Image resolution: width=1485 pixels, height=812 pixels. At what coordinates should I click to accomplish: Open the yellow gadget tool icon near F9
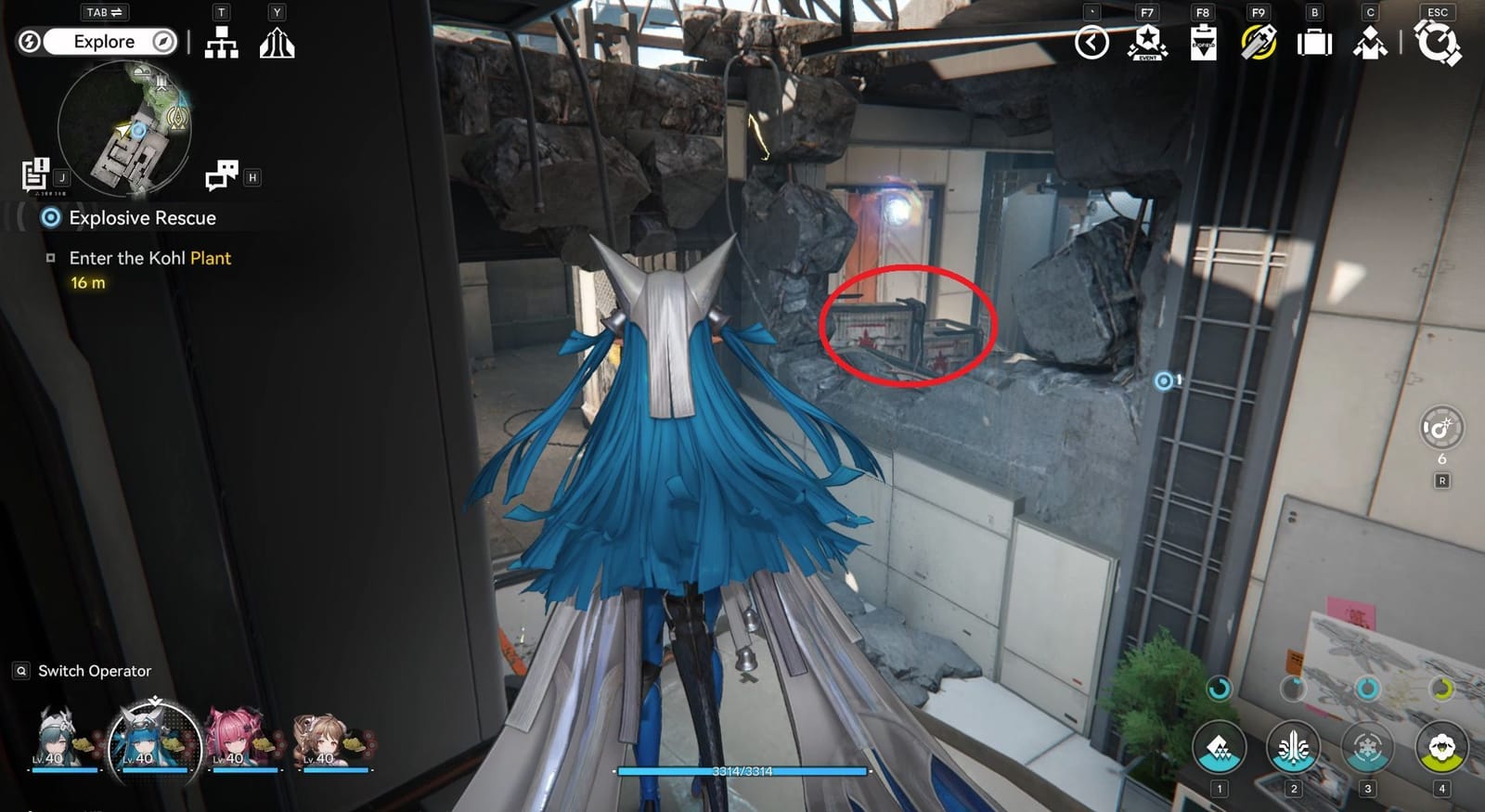coord(1259,43)
